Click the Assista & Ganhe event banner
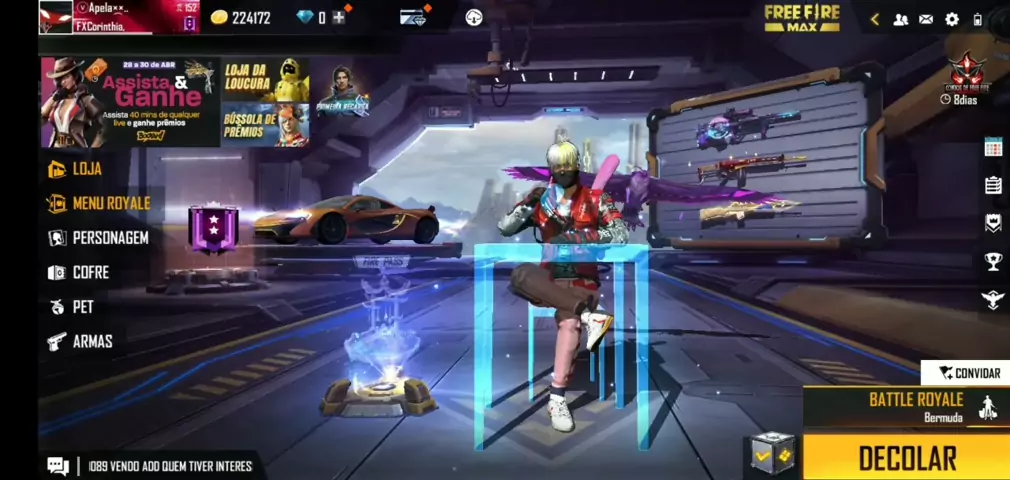Screen dimensions: 1010x480 coord(129,102)
